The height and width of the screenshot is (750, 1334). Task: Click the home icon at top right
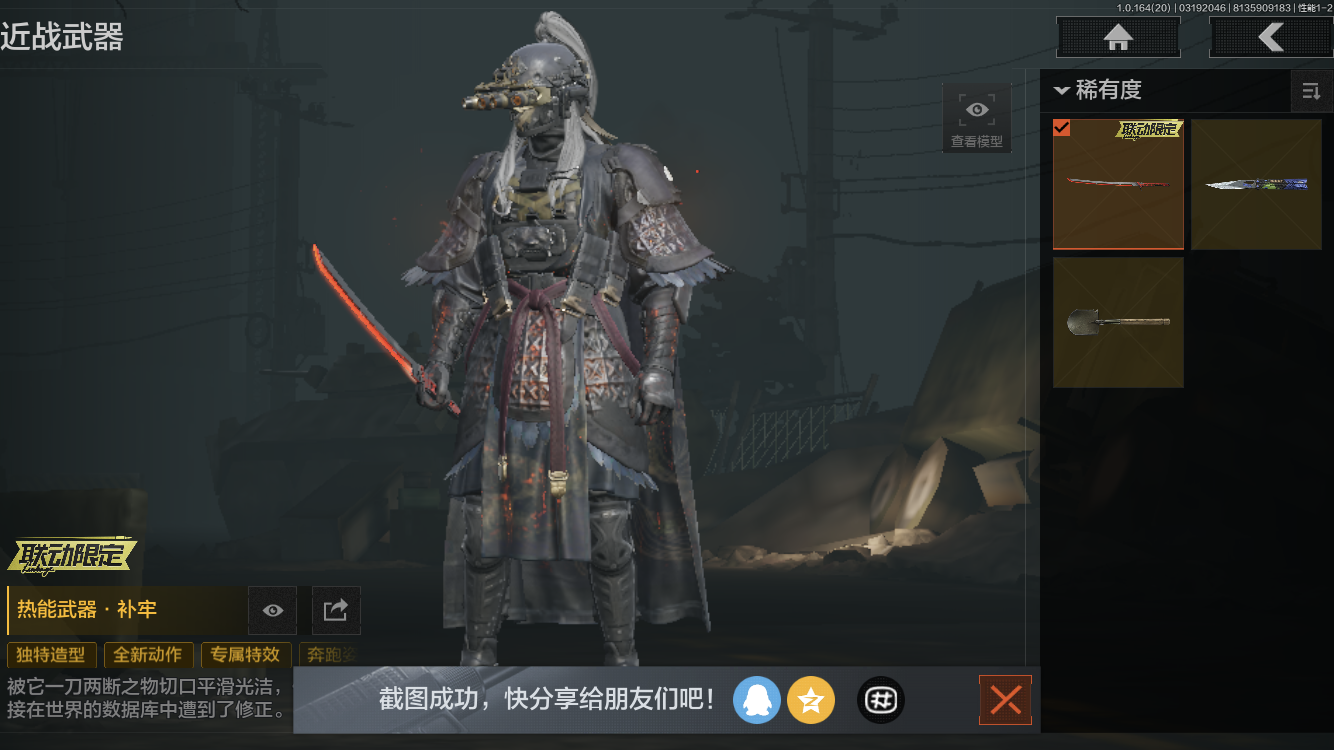[x=1117, y=37]
